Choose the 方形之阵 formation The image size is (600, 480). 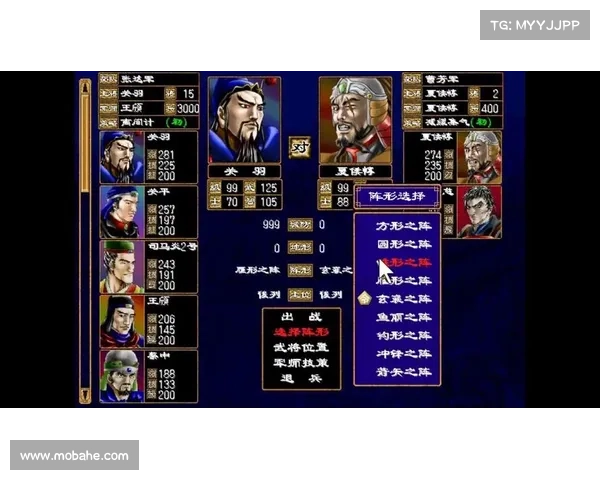coord(404,226)
